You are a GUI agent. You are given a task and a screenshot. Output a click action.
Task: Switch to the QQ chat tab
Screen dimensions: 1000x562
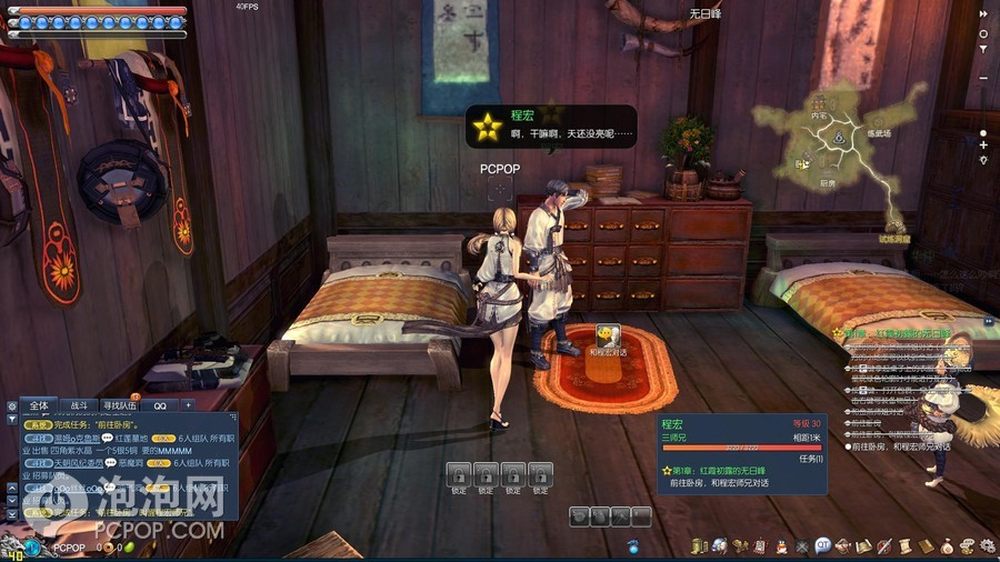click(160, 406)
